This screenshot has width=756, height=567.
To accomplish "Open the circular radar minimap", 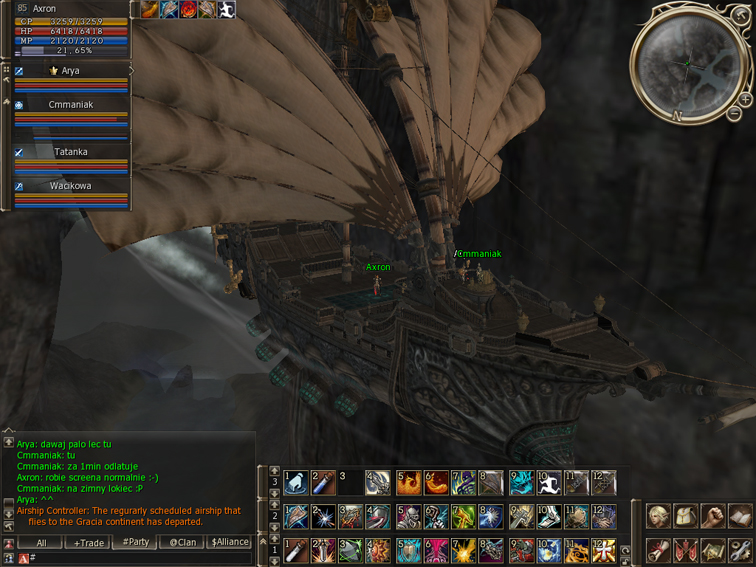I will click(688, 61).
